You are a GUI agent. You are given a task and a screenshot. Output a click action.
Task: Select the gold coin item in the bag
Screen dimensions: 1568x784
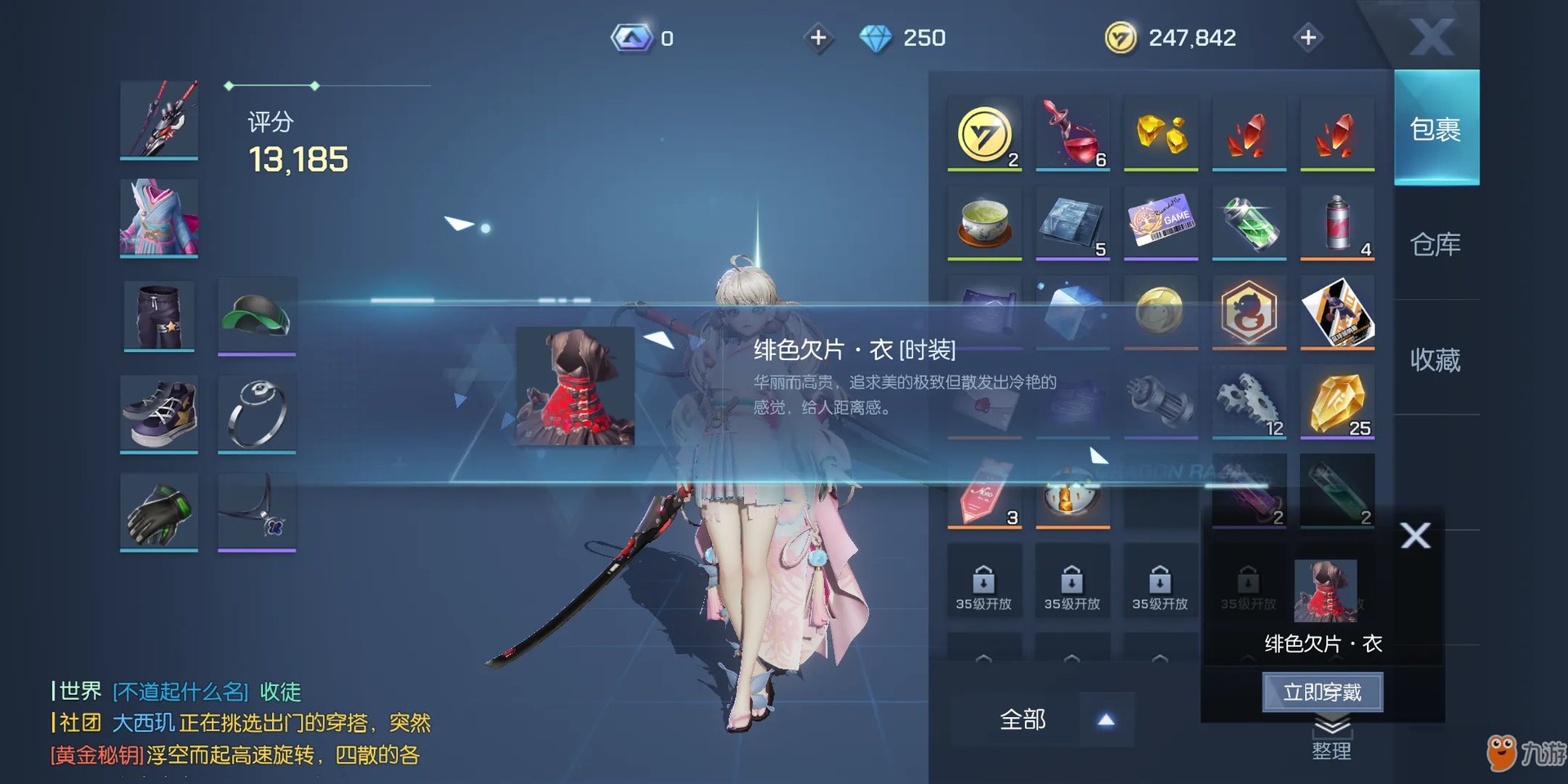tap(984, 132)
